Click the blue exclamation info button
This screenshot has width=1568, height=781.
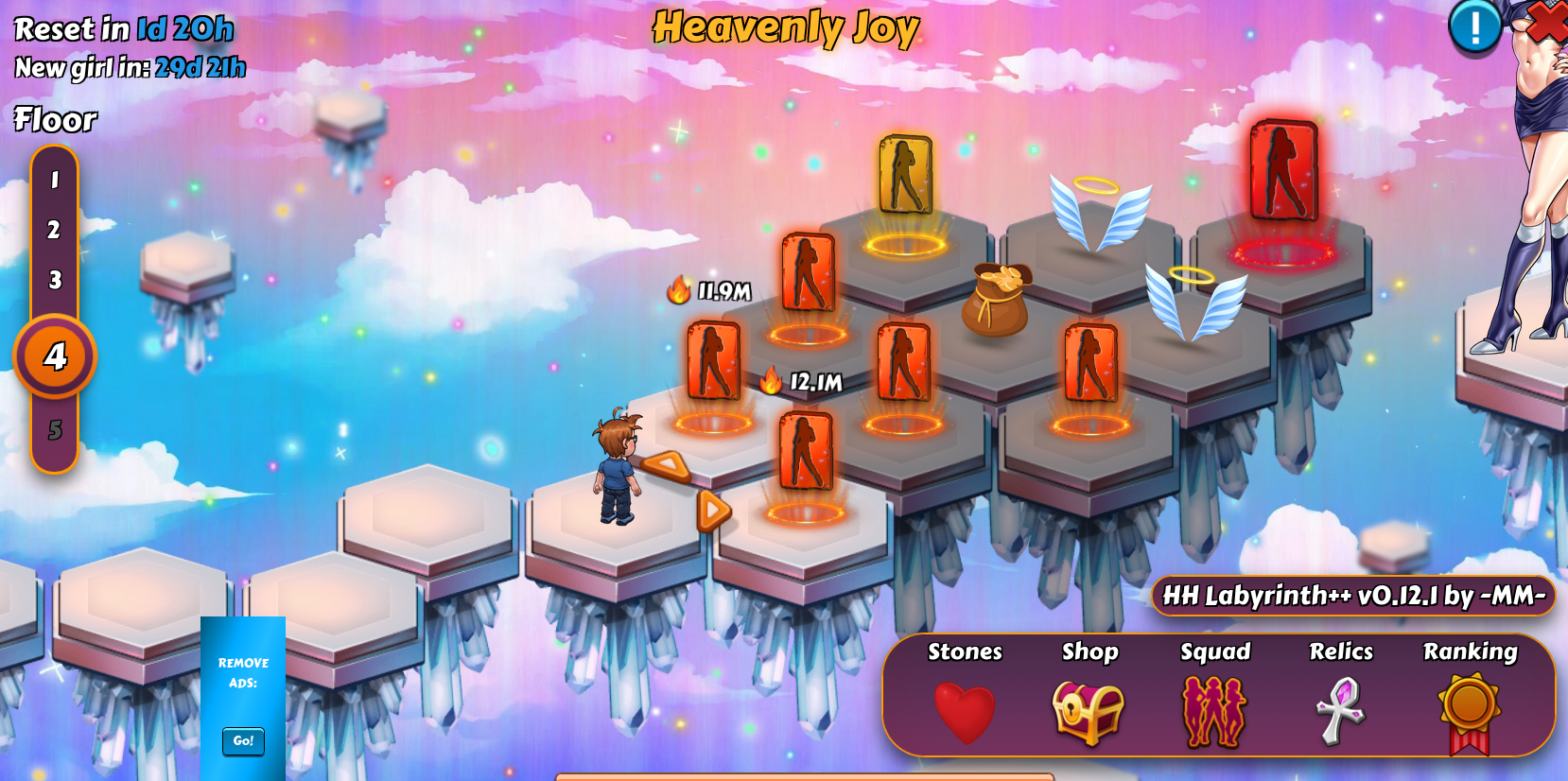pos(1474,26)
